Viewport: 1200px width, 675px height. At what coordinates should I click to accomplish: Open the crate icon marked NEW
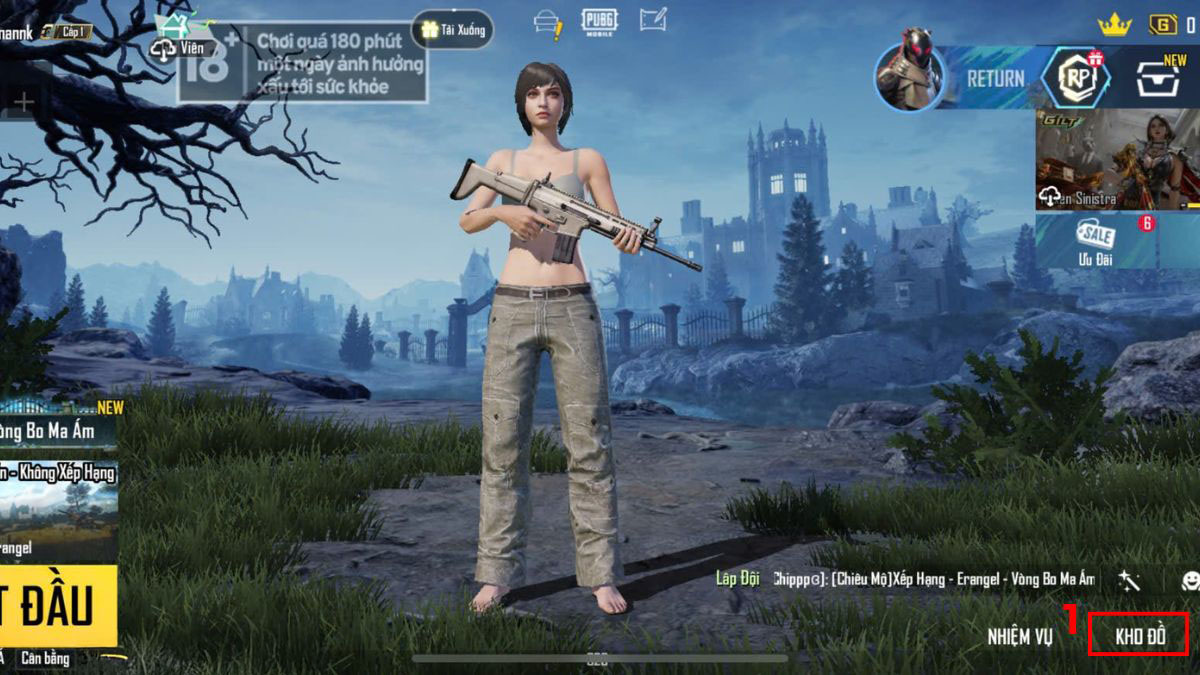point(1159,78)
